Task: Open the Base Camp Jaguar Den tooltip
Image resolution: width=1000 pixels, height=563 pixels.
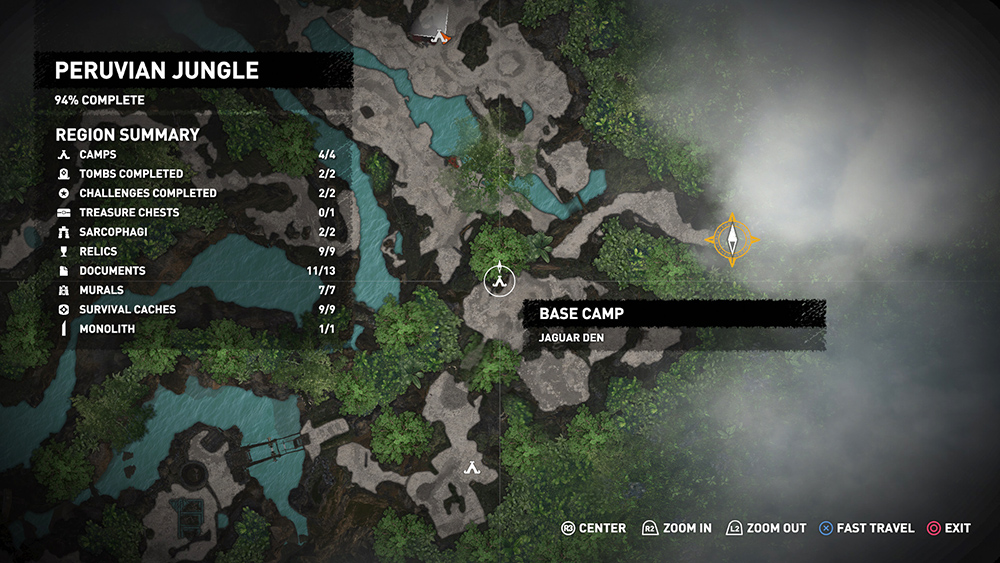Action: 674,324
